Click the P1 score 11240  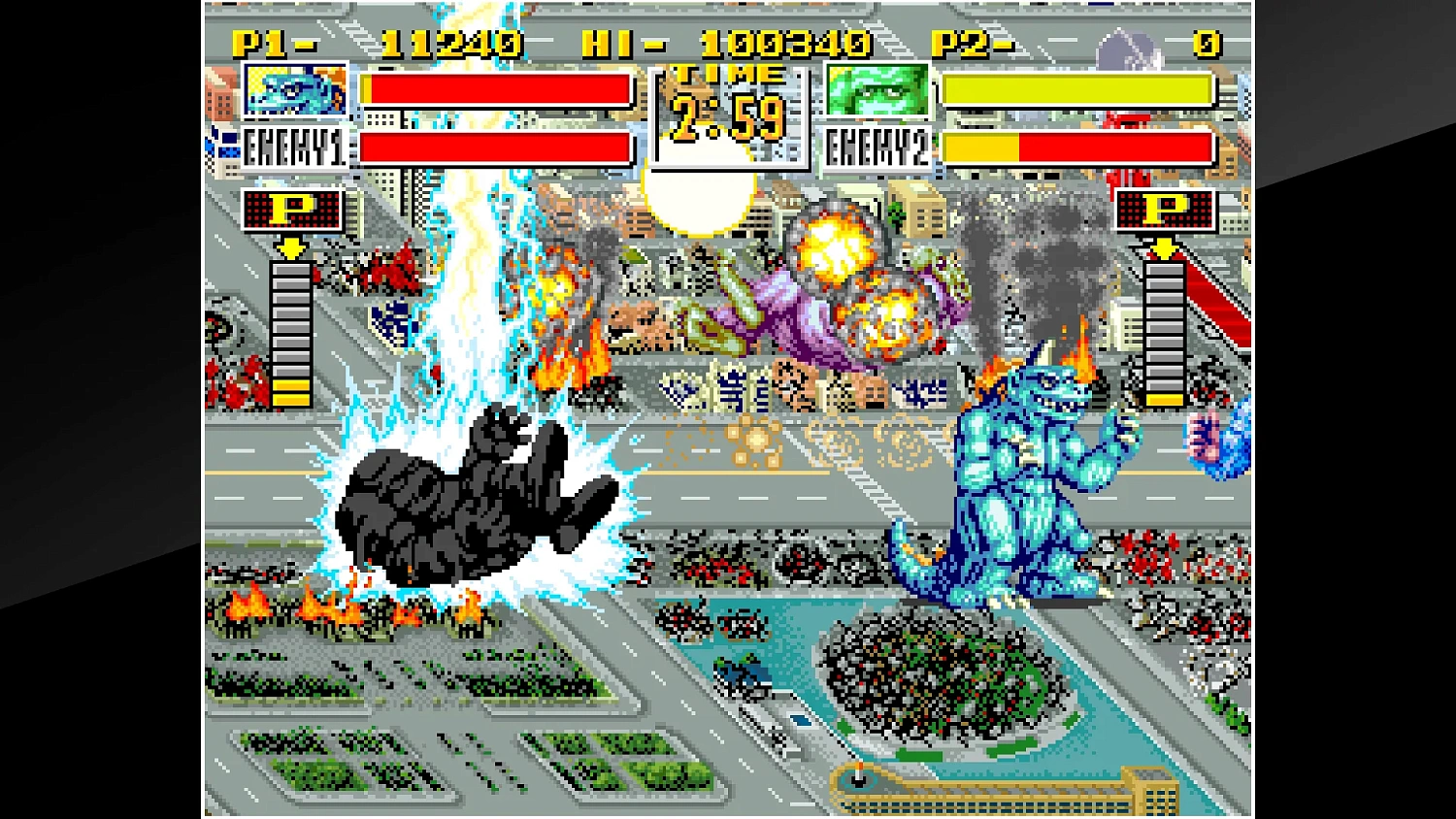pyautogui.click(x=456, y=43)
